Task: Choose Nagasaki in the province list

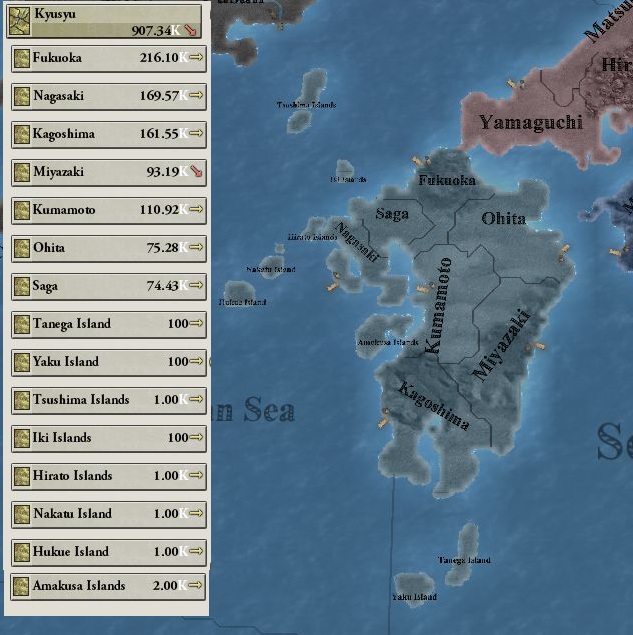Action: click(x=108, y=96)
